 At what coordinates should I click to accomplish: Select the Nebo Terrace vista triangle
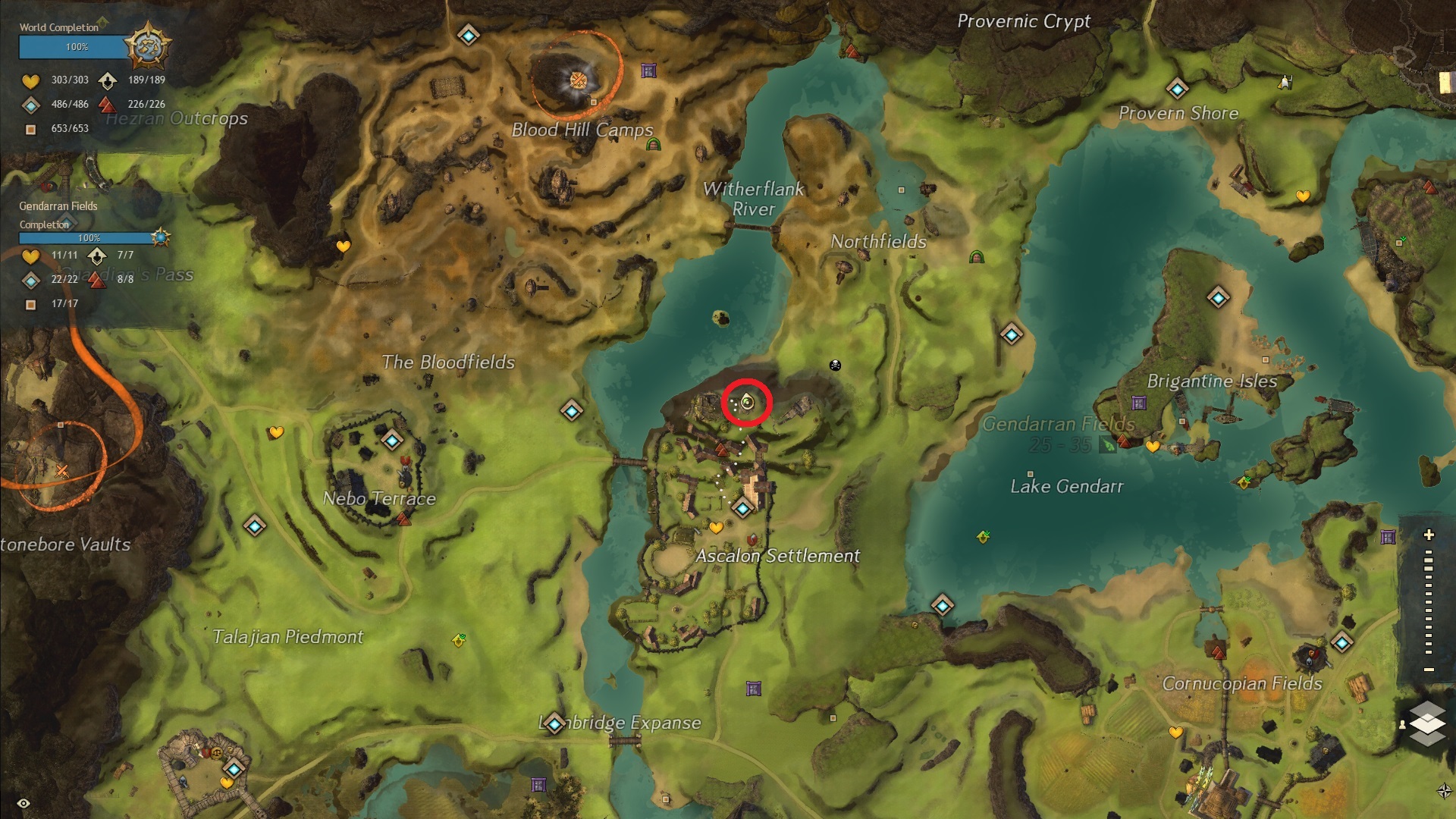(x=403, y=519)
